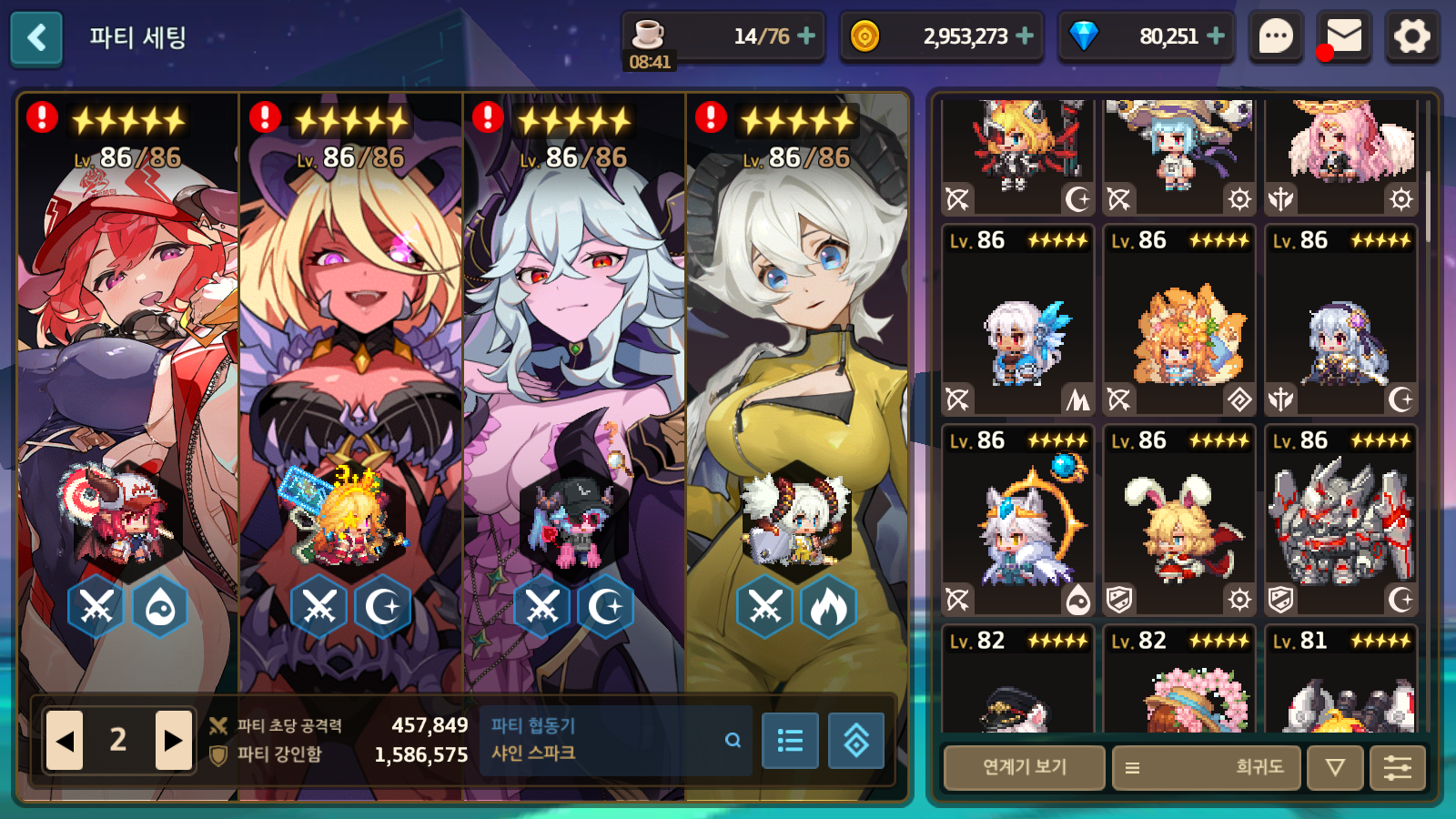Open the party list button
The image size is (1456, 819).
[x=790, y=741]
